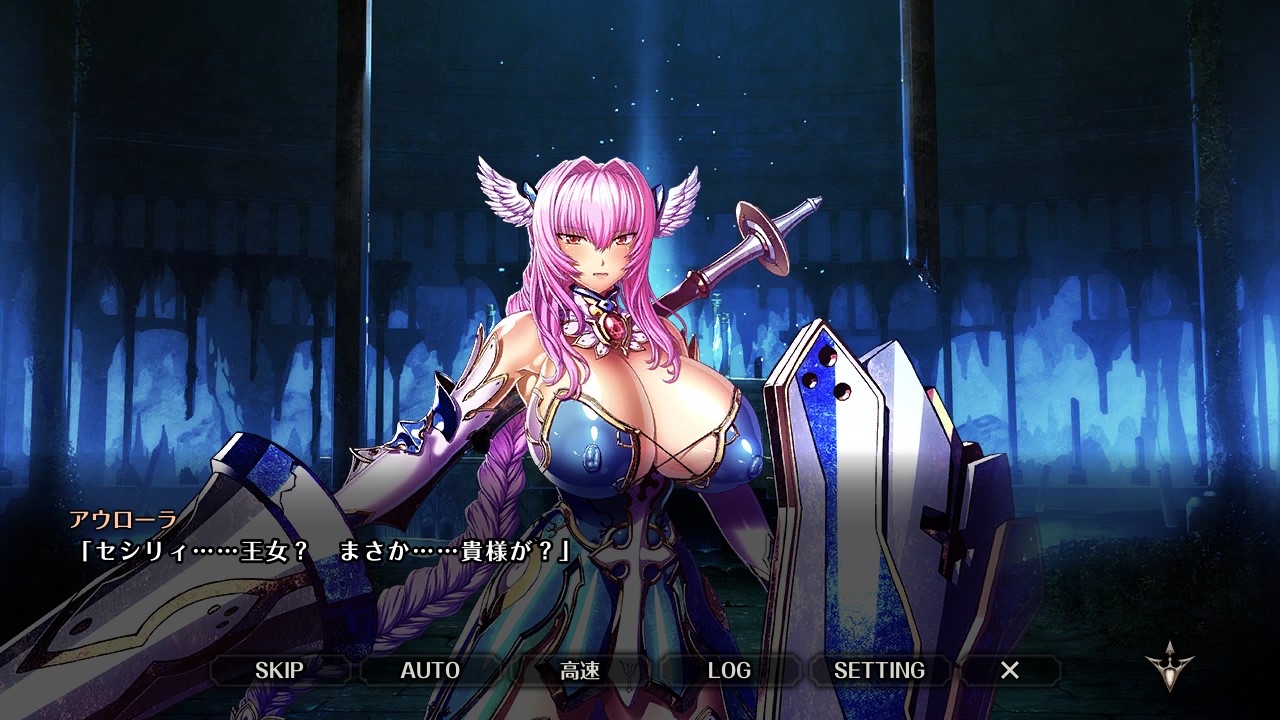The width and height of the screenshot is (1280, 720).
Task: Open the SETTING menu
Action: (879, 670)
